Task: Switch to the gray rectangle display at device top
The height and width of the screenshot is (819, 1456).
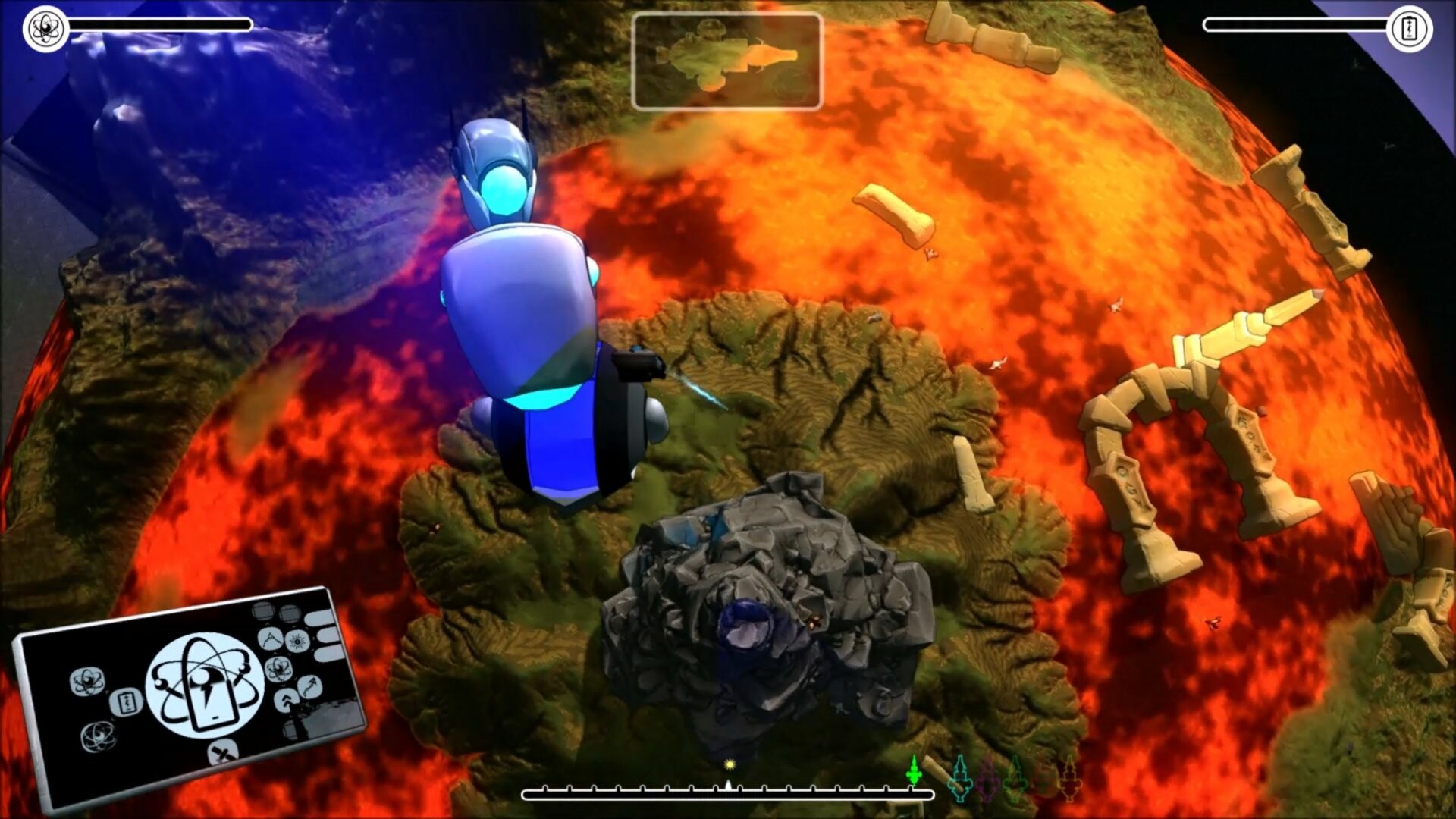Action: pyautogui.click(x=263, y=612)
